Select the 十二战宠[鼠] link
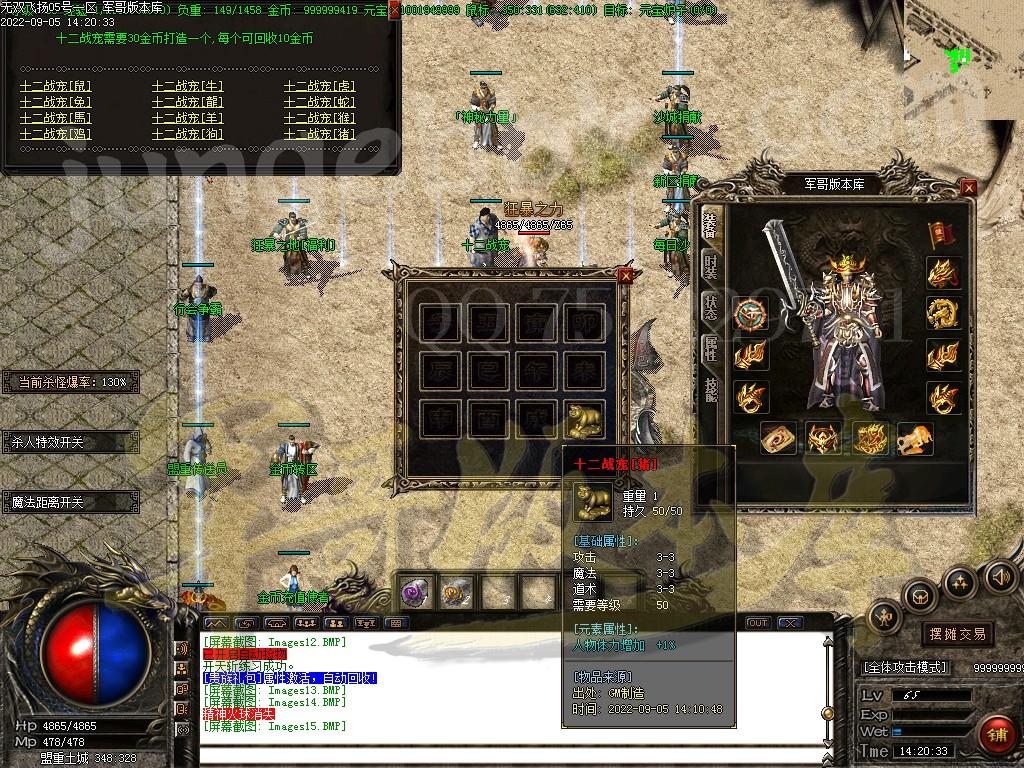This screenshot has width=1024, height=768. coord(55,86)
